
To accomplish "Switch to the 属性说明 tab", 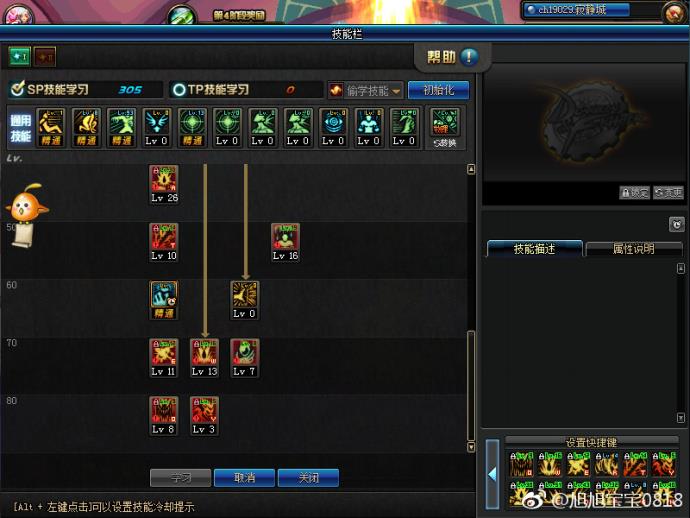I will (x=633, y=249).
